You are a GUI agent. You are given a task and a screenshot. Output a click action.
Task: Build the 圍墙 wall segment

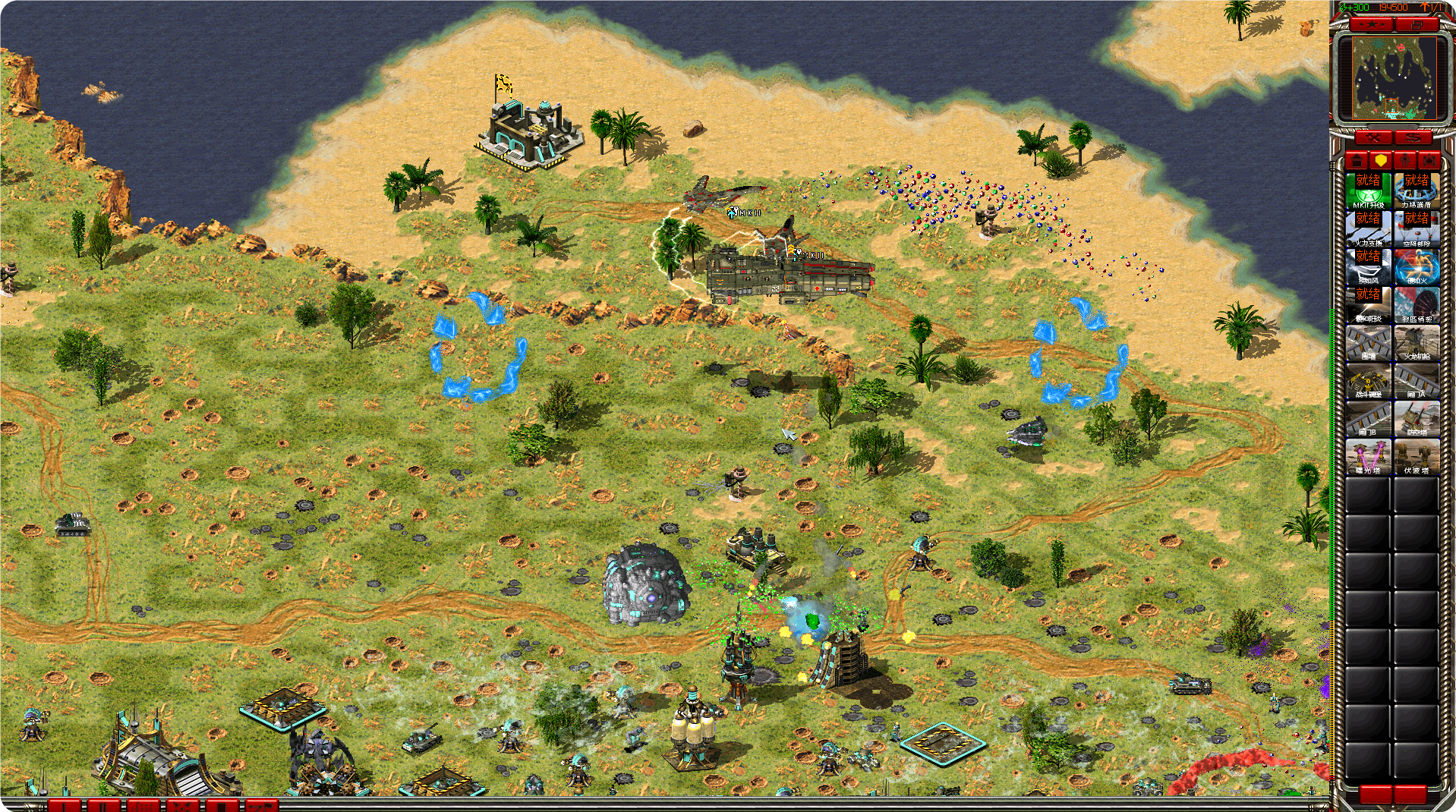tap(1368, 342)
